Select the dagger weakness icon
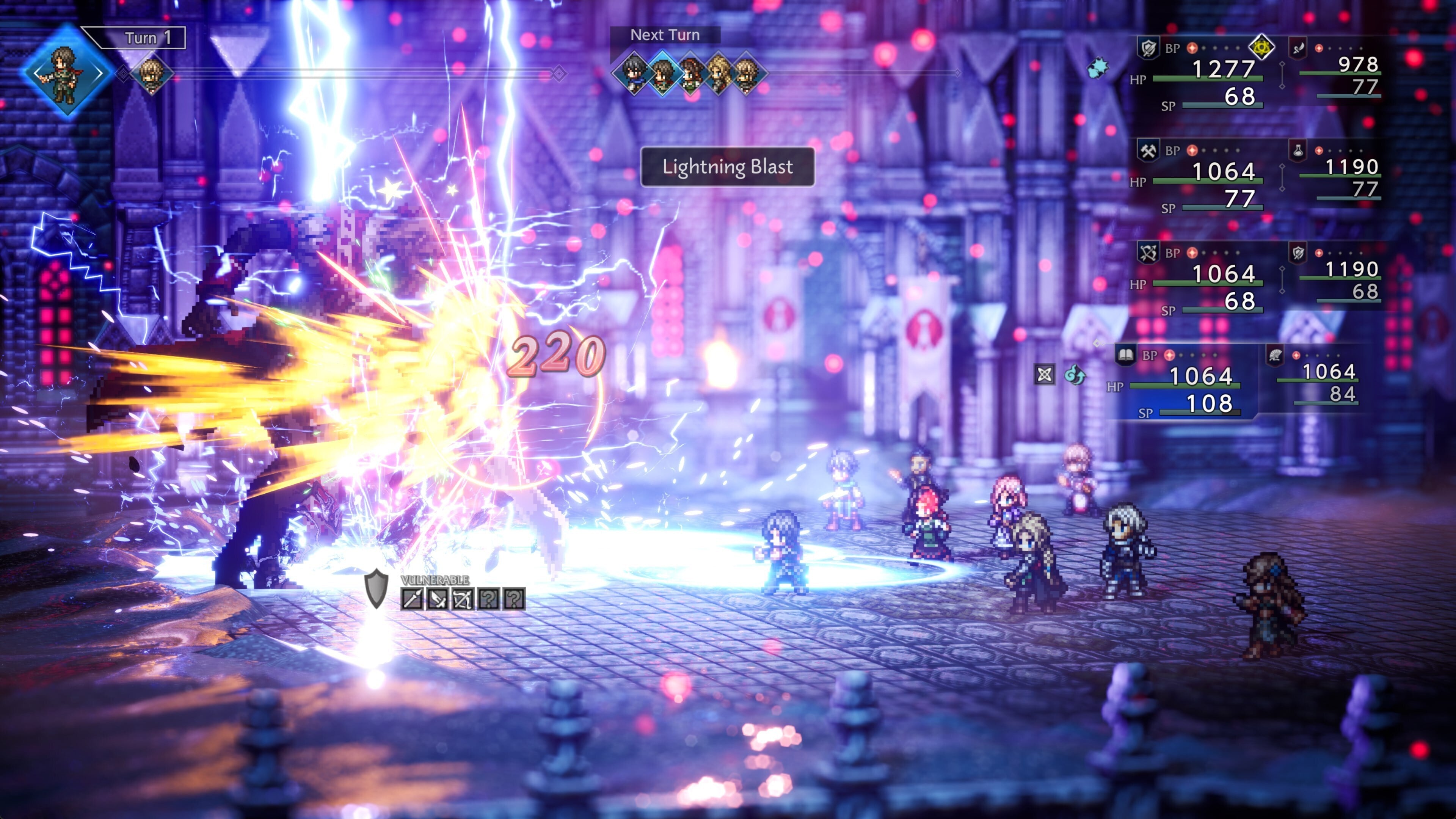This screenshot has width=1456, height=819. (437, 599)
